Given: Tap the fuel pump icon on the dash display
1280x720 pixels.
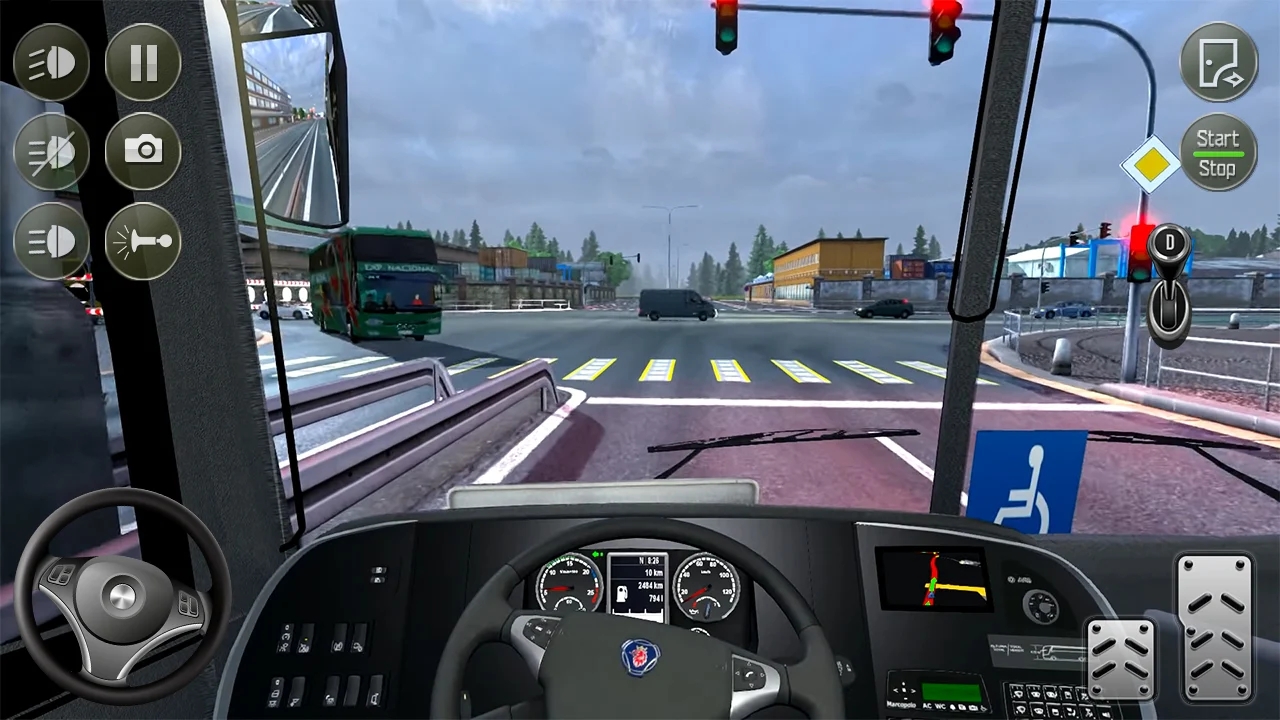Looking at the screenshot, I should pyautogui.click(x=622, y=594).
